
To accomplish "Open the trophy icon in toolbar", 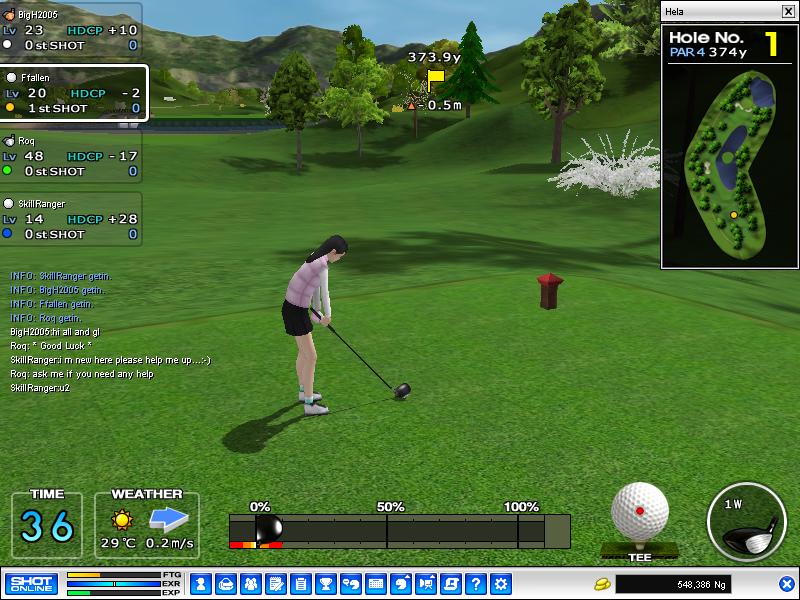I will (x=325, y=583).
